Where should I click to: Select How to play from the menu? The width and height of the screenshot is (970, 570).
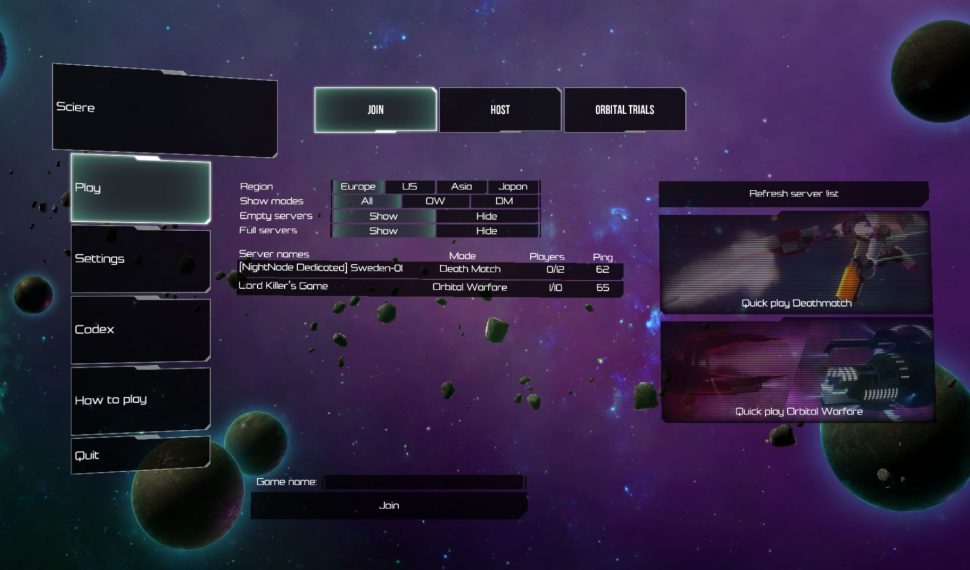coord(140,399)
